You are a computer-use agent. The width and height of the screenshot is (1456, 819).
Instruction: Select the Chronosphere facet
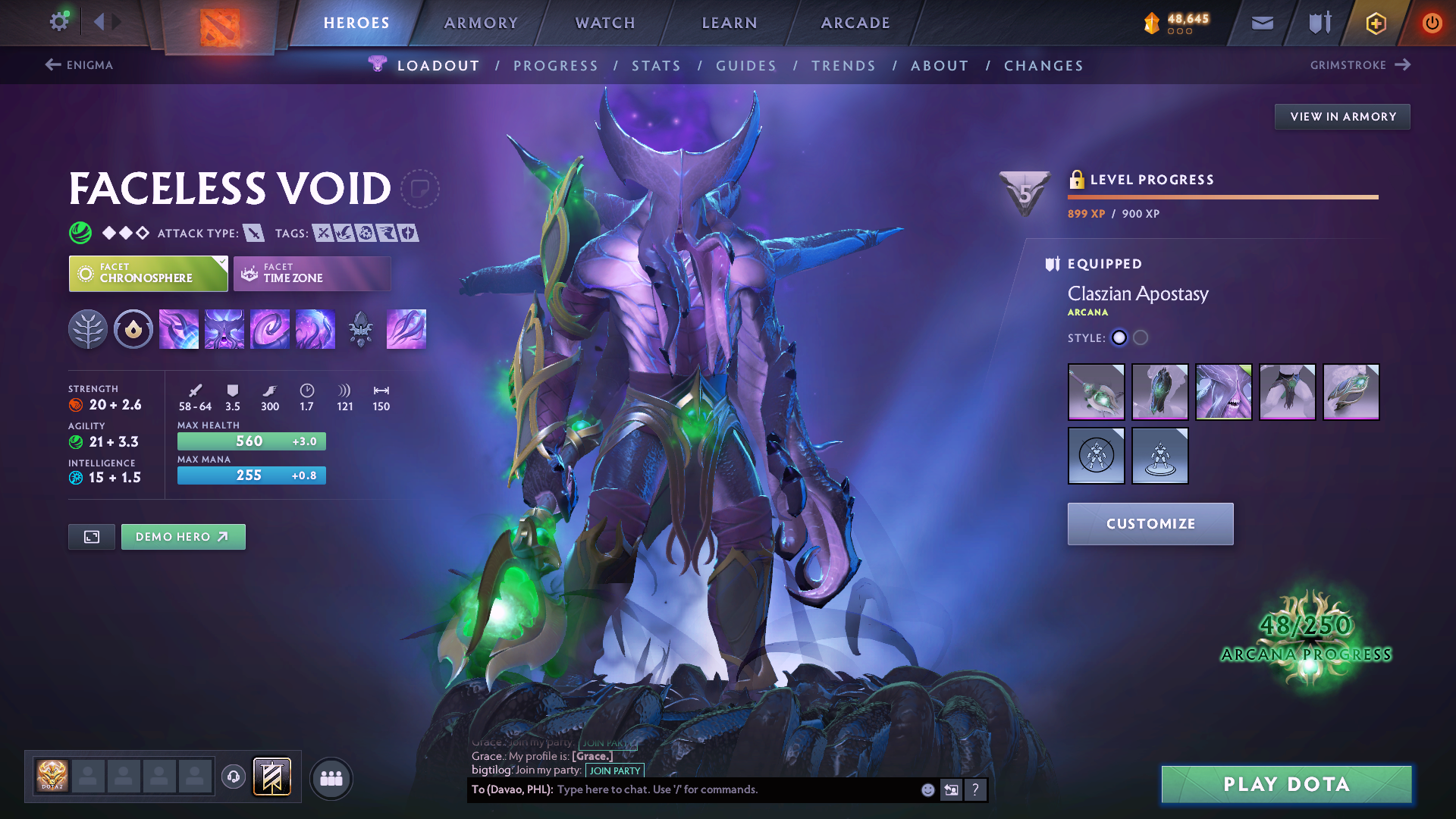click(x=148, y=274)
